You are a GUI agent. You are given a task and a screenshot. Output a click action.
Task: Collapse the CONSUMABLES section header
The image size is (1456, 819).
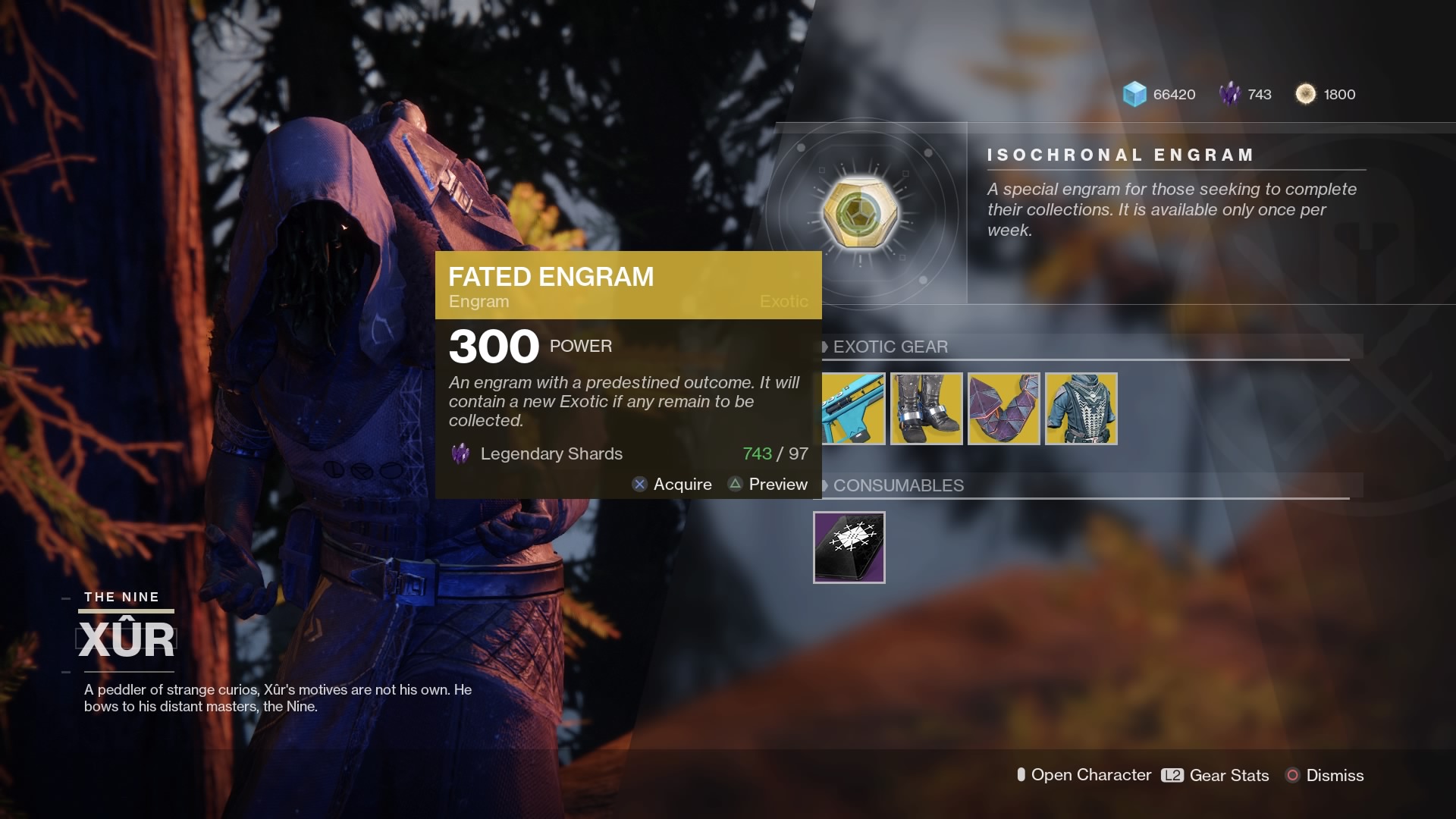(897, 486)
